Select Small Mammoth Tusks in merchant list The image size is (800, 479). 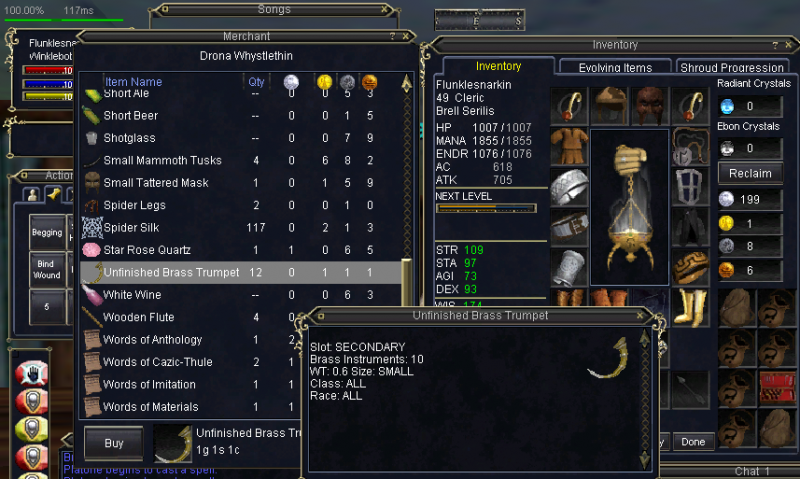[x=162, y=160]
